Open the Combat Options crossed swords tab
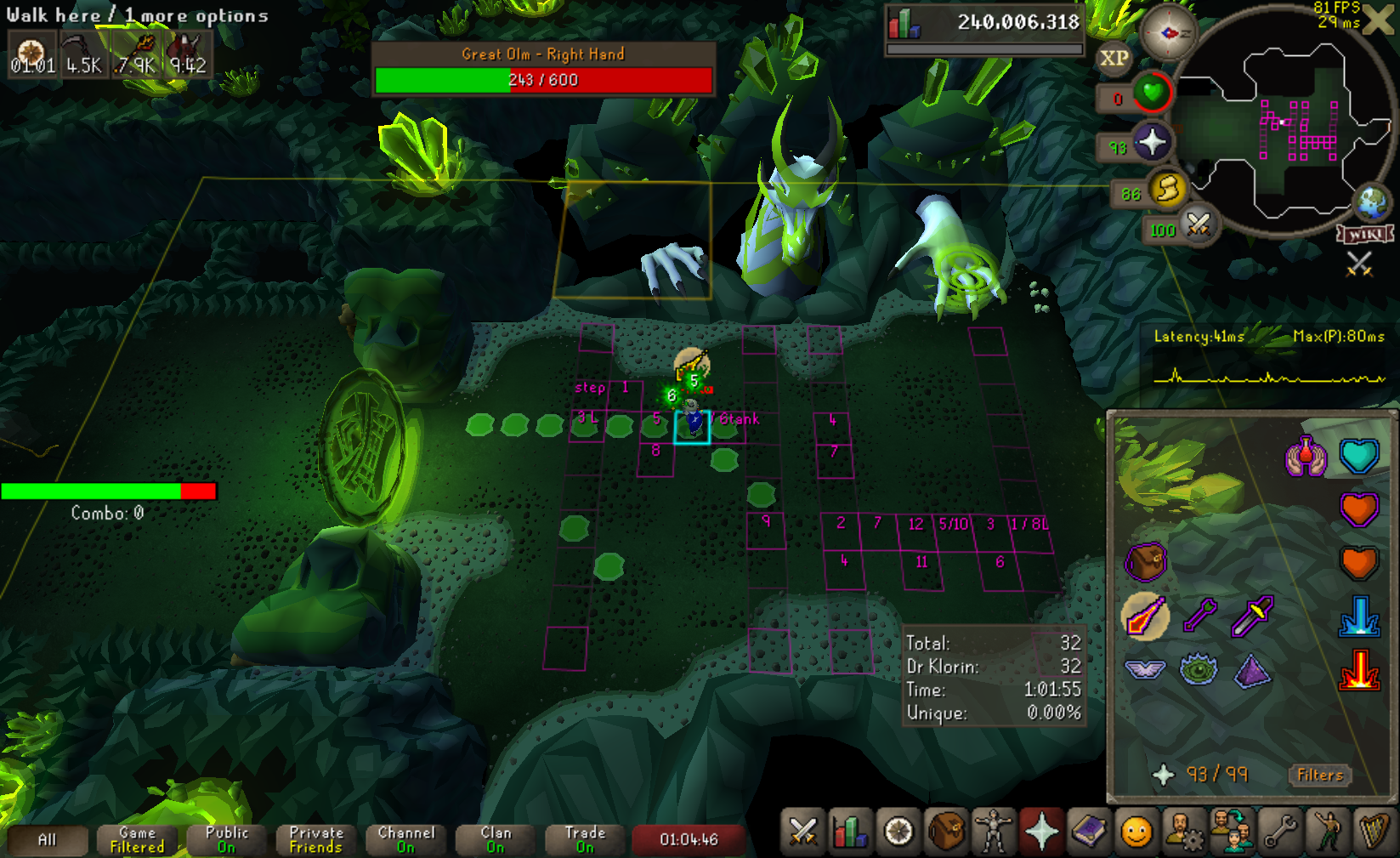 (802, 831)
